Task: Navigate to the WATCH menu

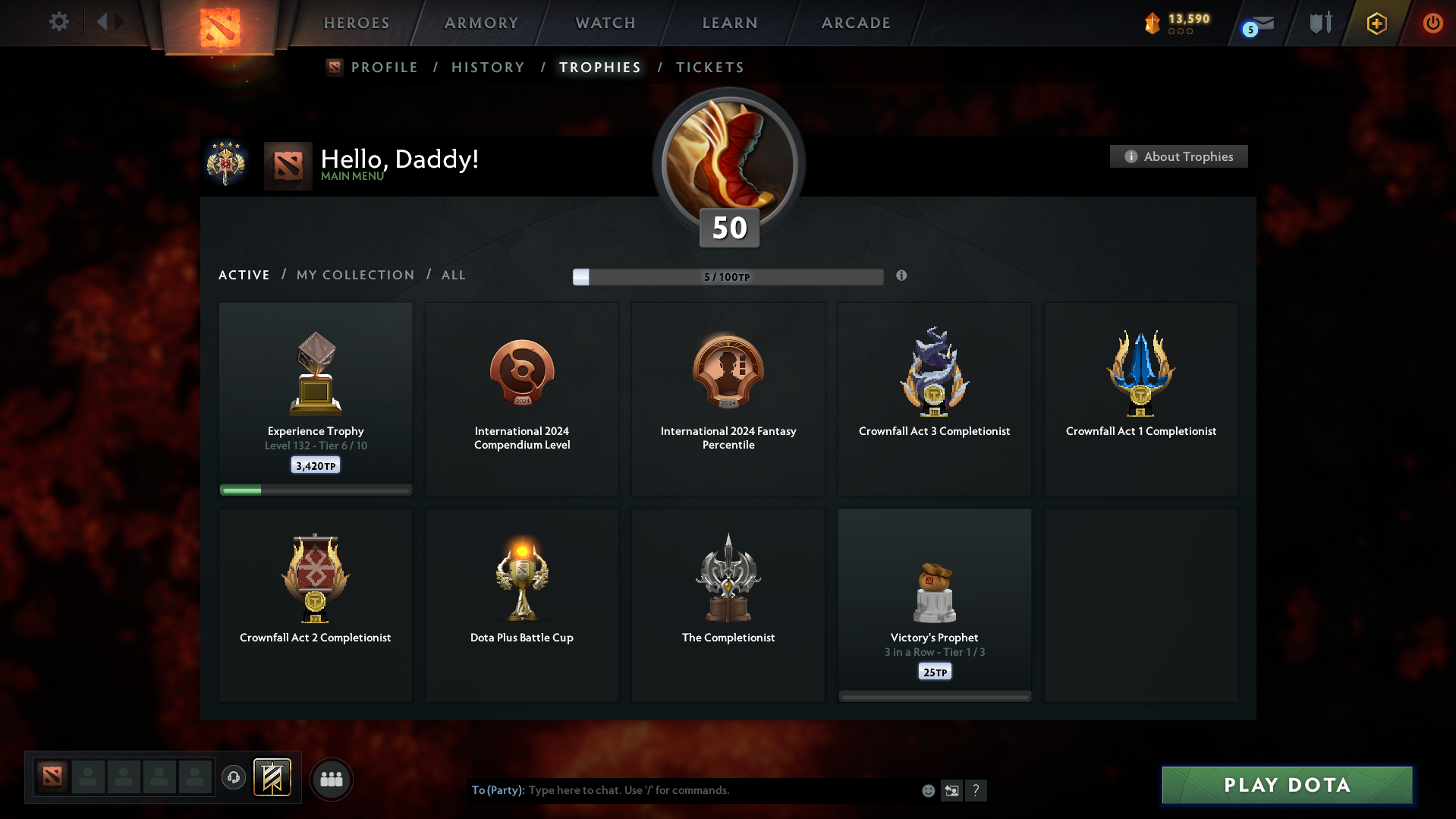Action: point(605,23)
